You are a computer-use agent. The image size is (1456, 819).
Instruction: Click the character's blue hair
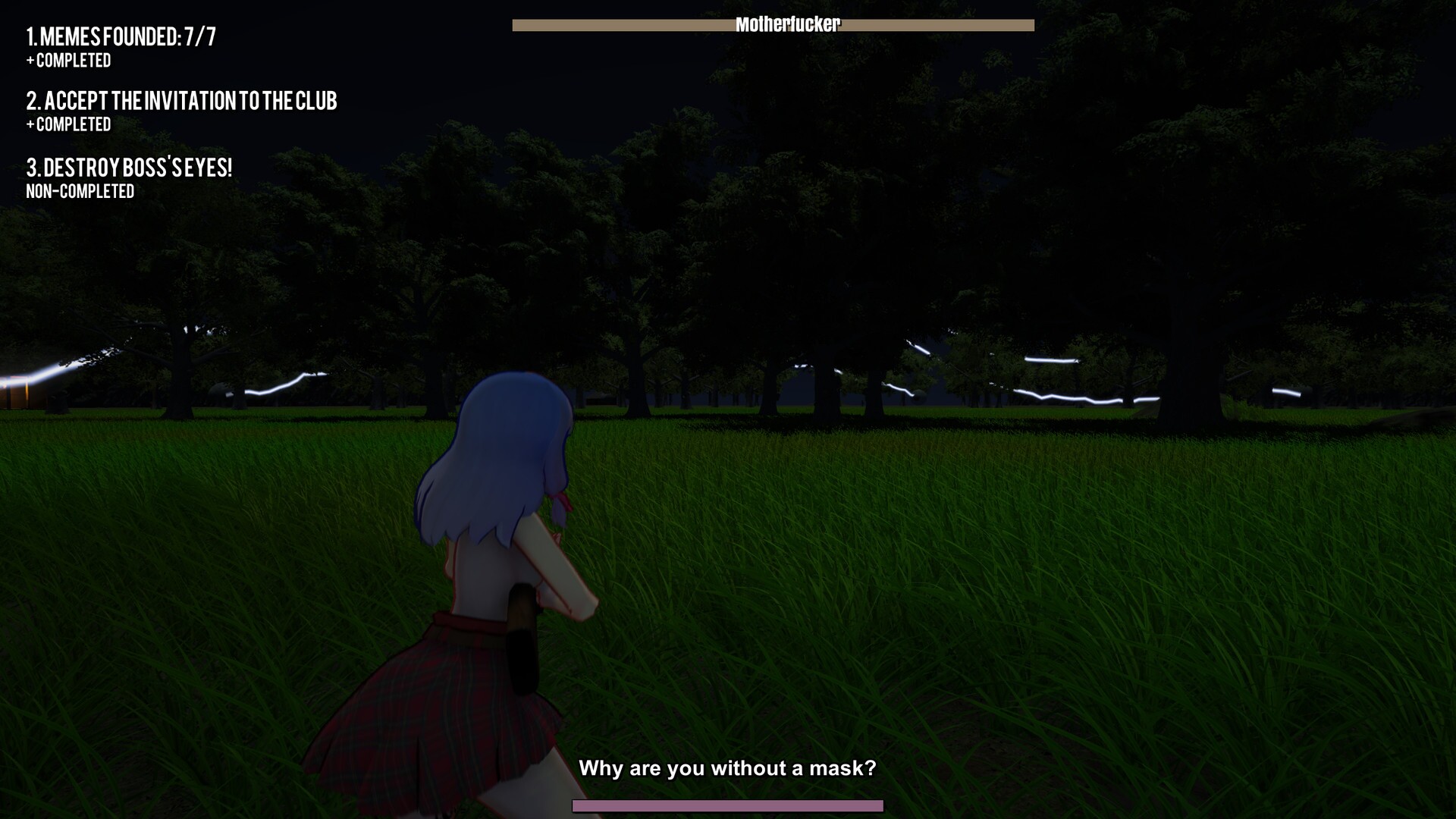click(500, 447)
